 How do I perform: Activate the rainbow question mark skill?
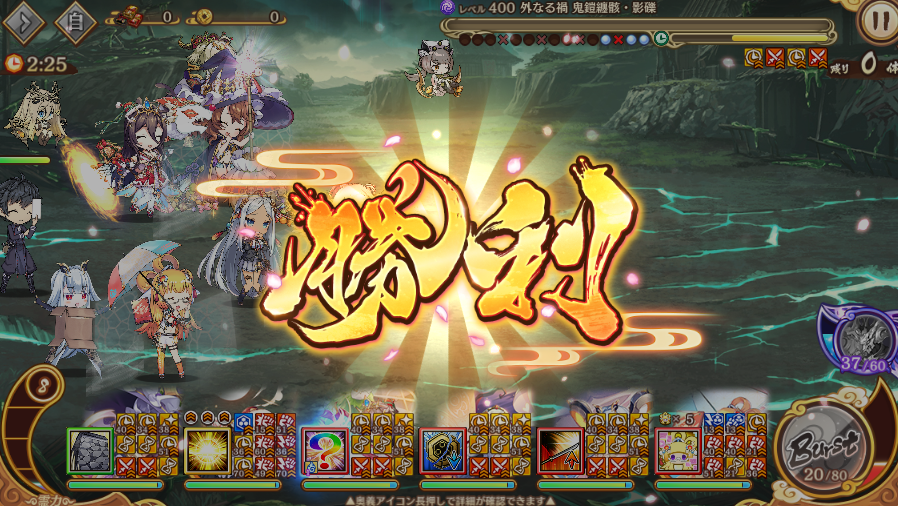click(x=325, y=451)
